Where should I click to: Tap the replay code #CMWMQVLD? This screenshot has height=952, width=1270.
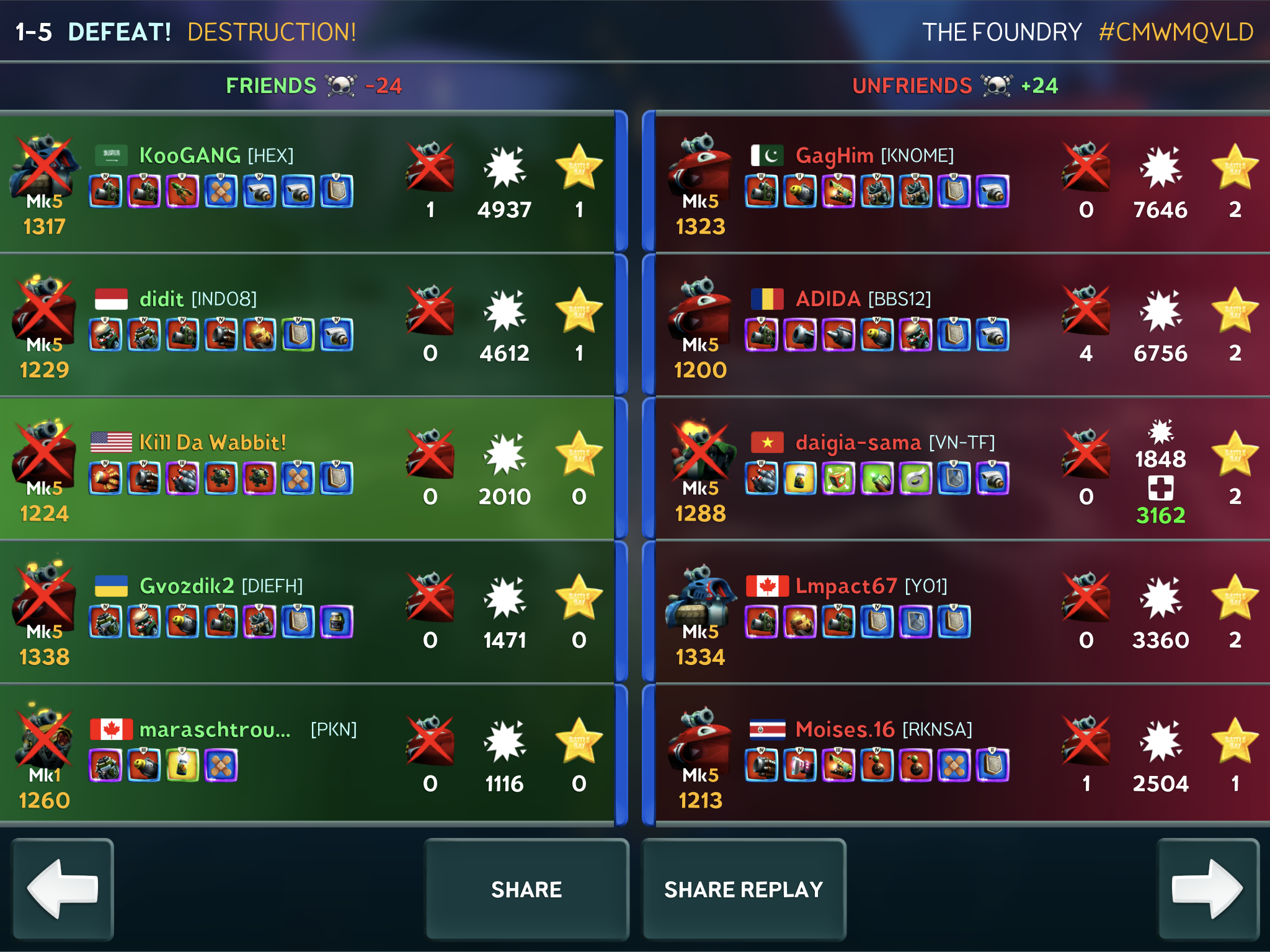[1176, 32]
